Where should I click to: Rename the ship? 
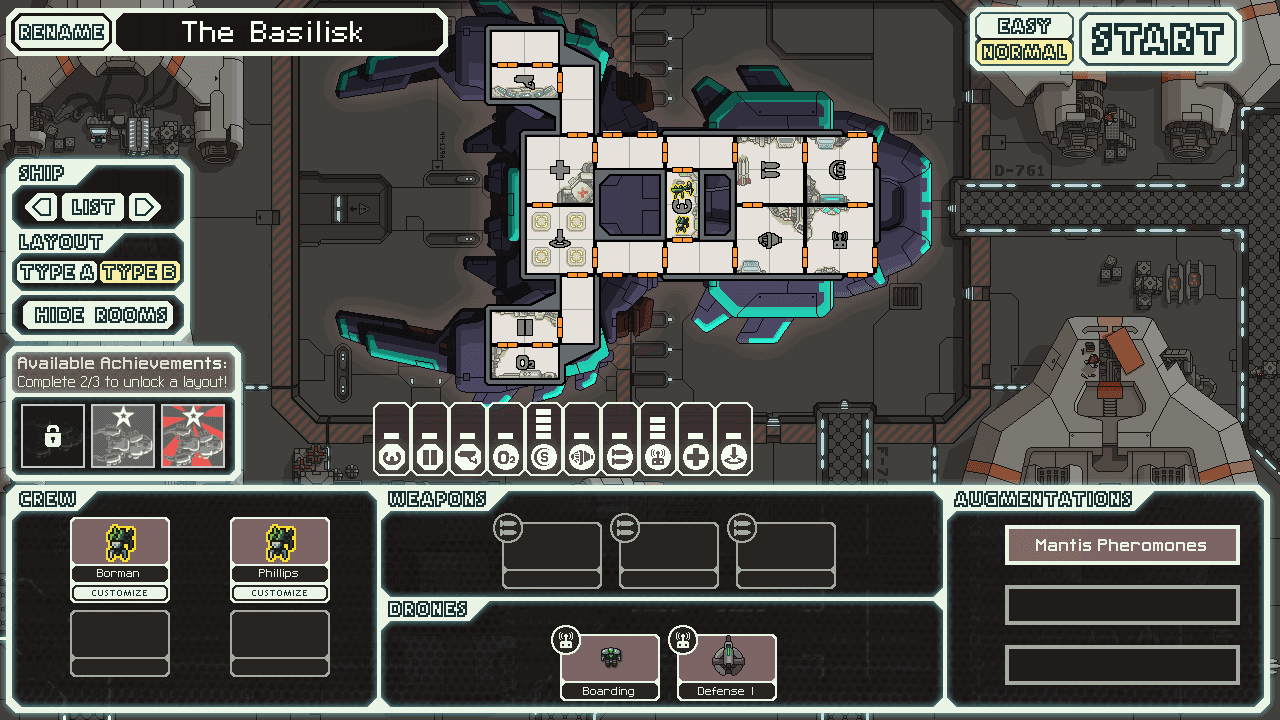tap(62, 32)
